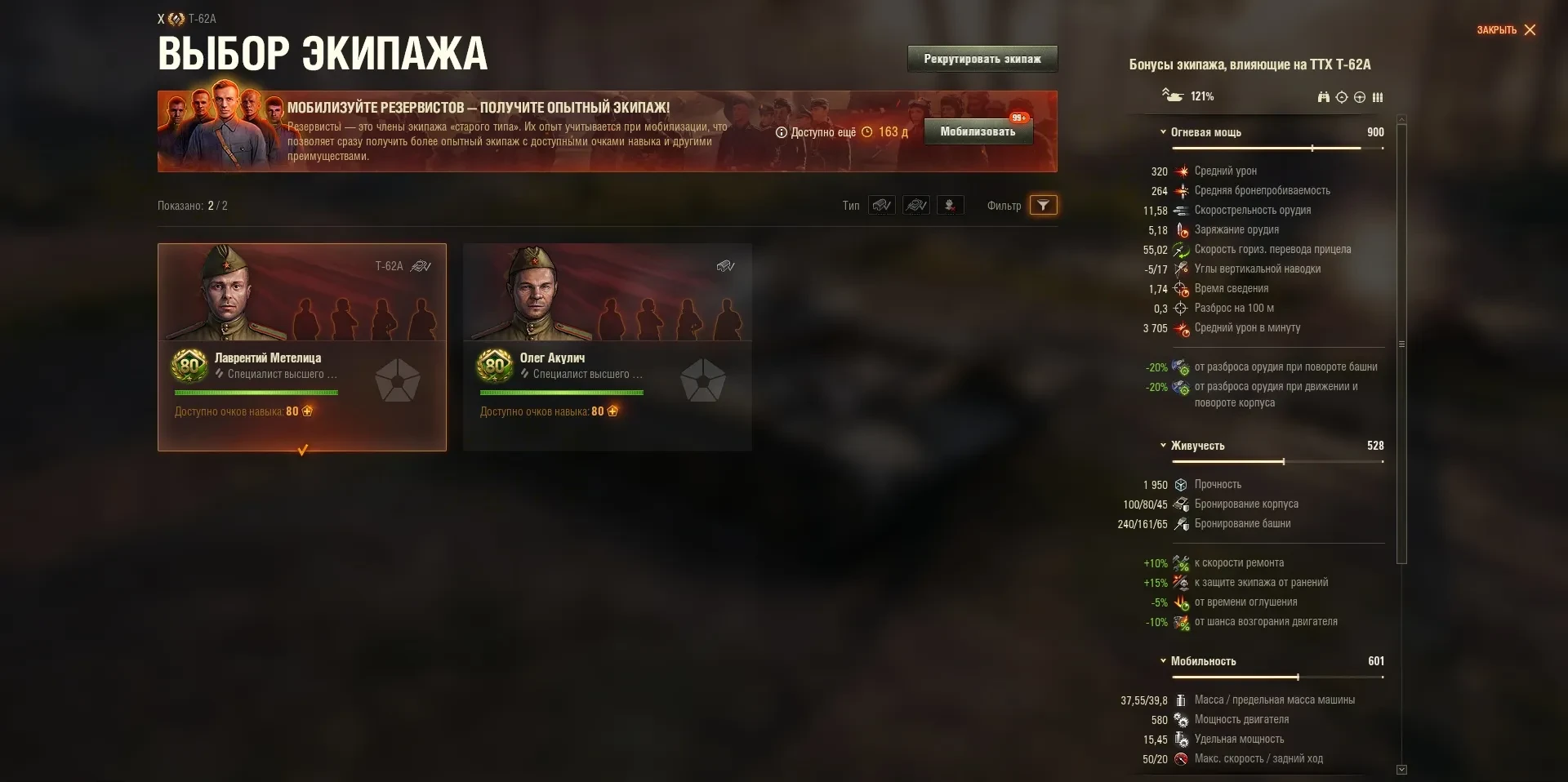Toggle the active filter highlight off
Image resolution: width=1568 pixels, height=782 pixels.
tap(1044, 206)
